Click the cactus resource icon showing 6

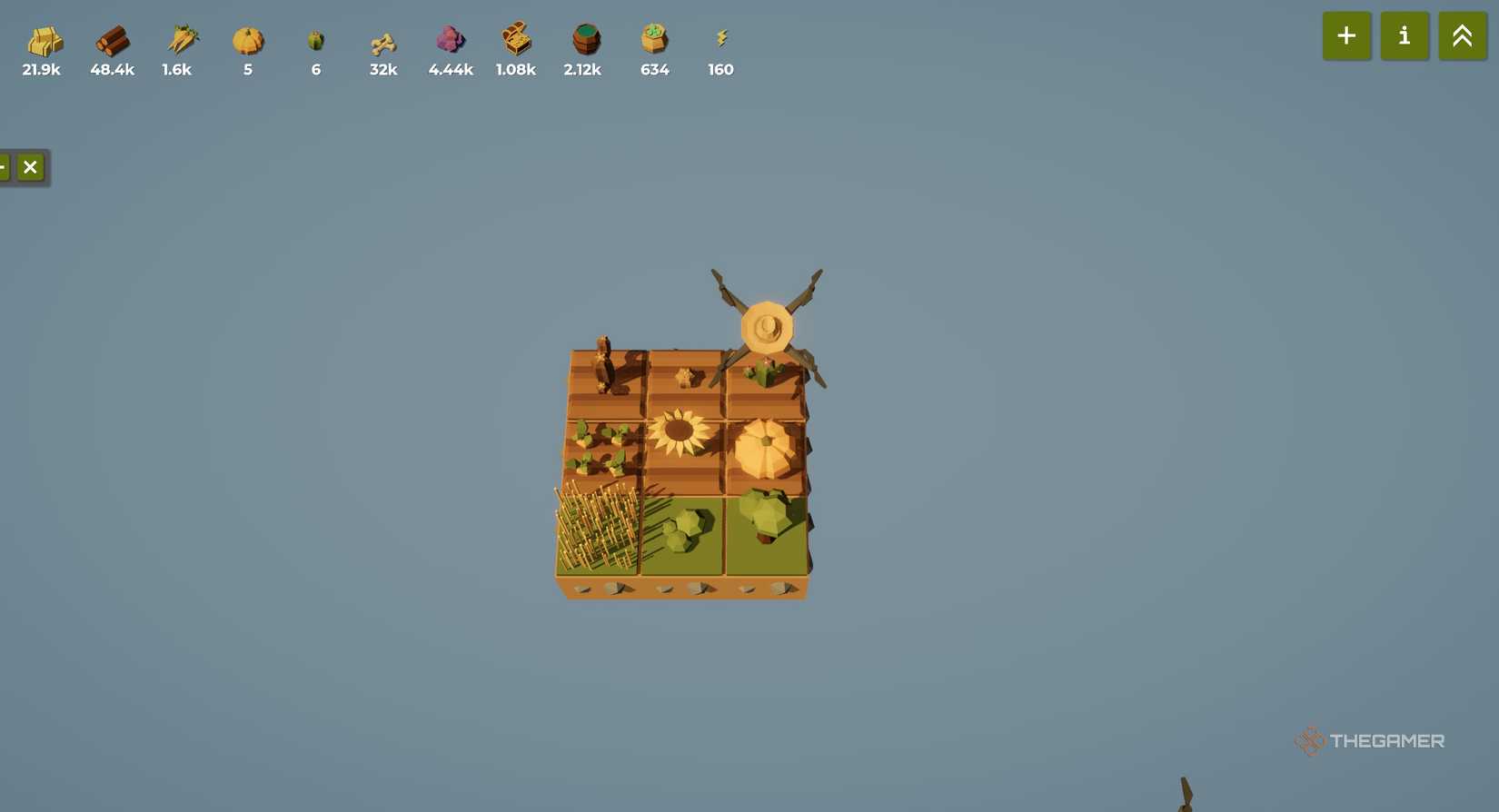pos(315,41)
